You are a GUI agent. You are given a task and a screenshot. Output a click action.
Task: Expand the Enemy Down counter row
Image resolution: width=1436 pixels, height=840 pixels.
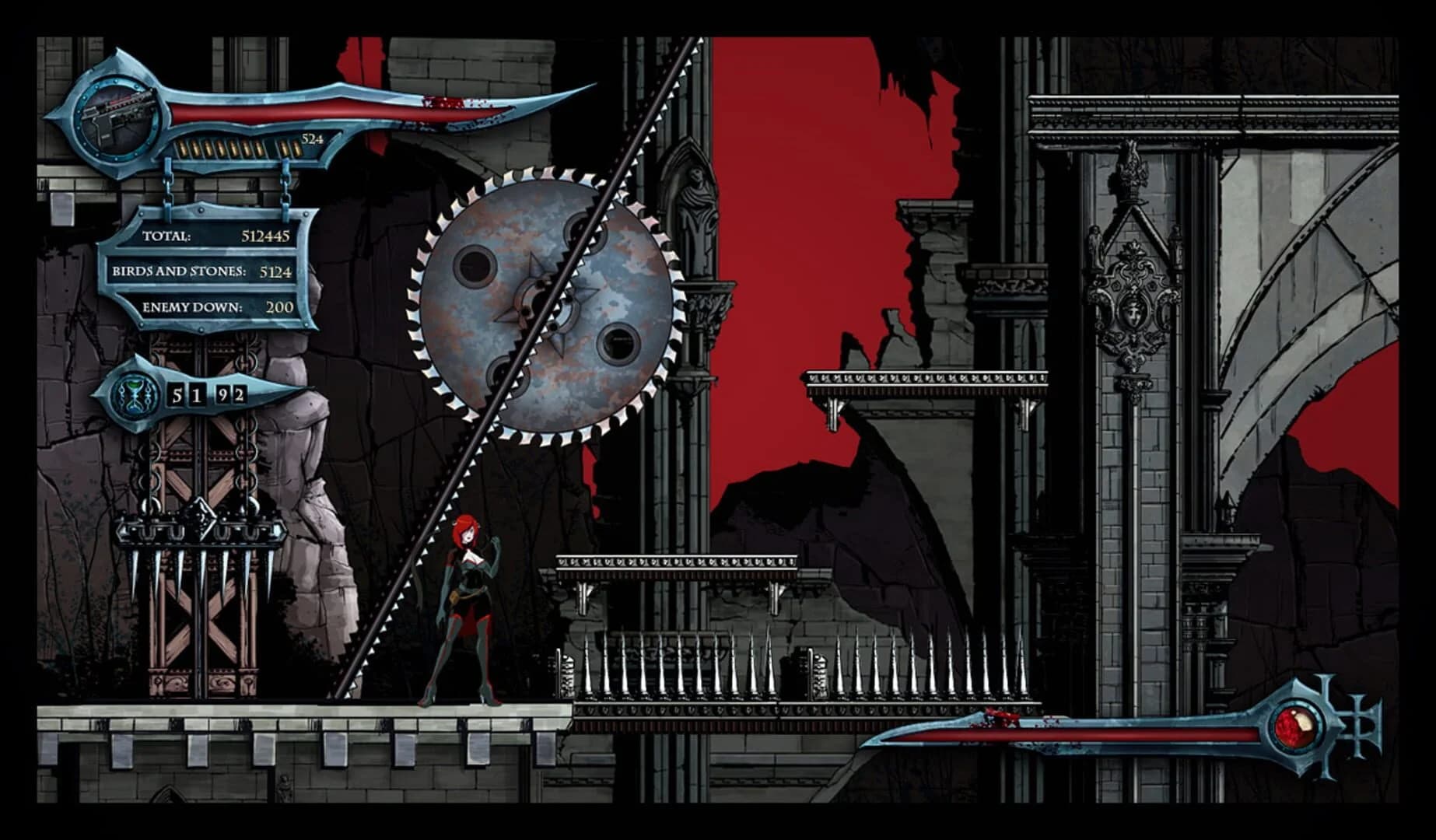(x=222, y=307)
